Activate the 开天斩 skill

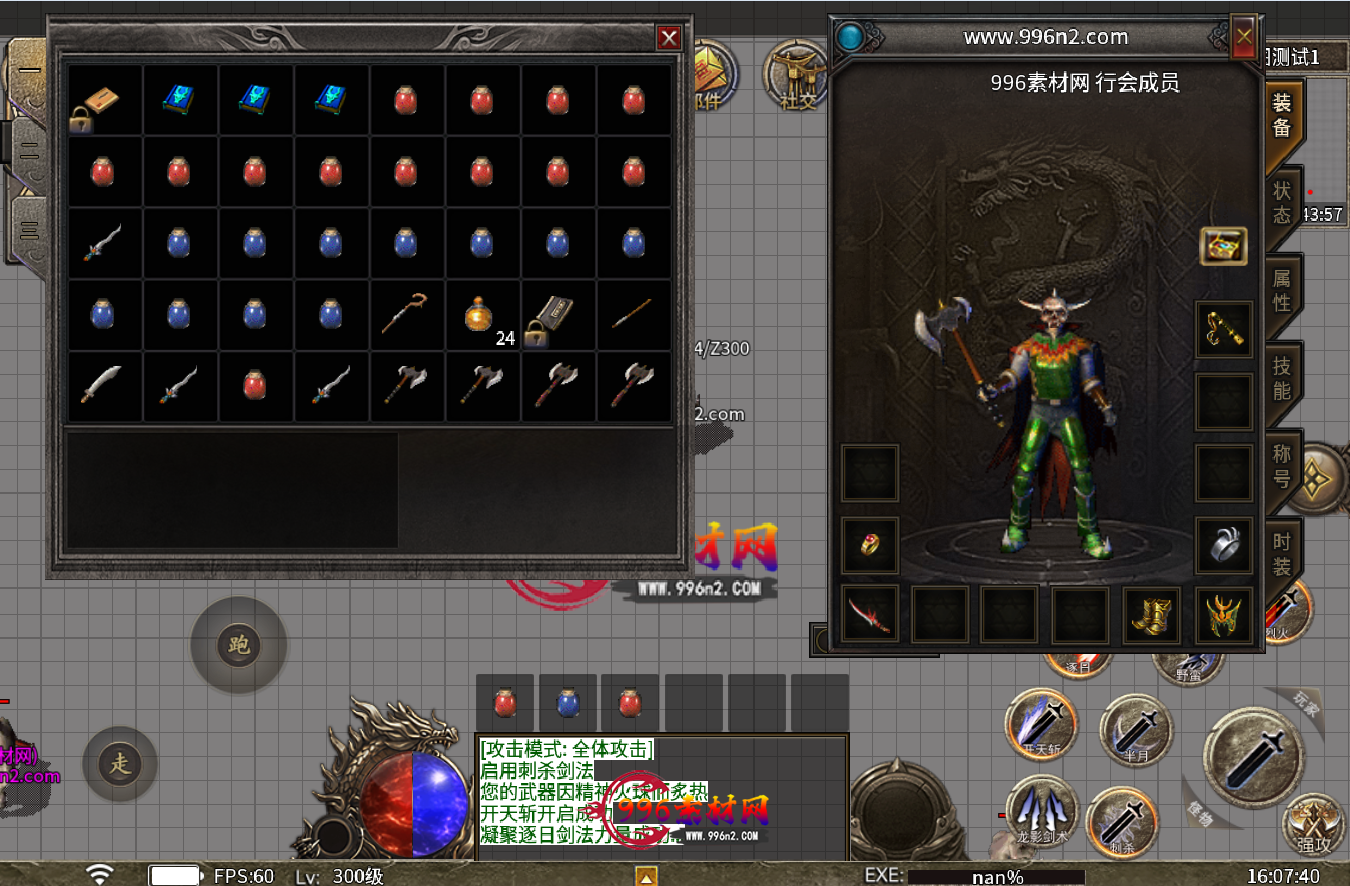[x=1041, y=724]
